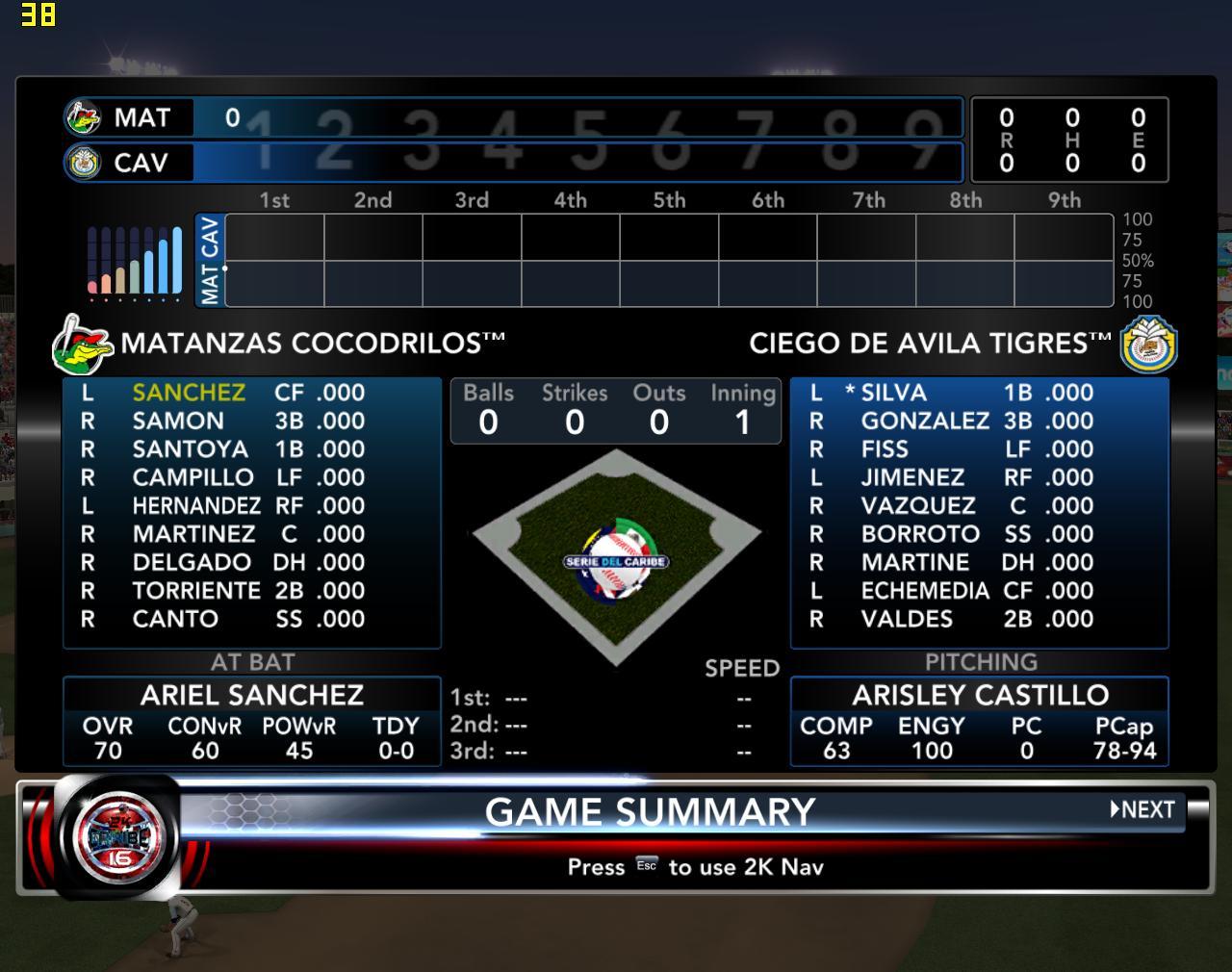The height and width of the screenshot is (972, 1232).
Task: Choose Valdes in the Tigres batting order
Action: click(906, 619)
